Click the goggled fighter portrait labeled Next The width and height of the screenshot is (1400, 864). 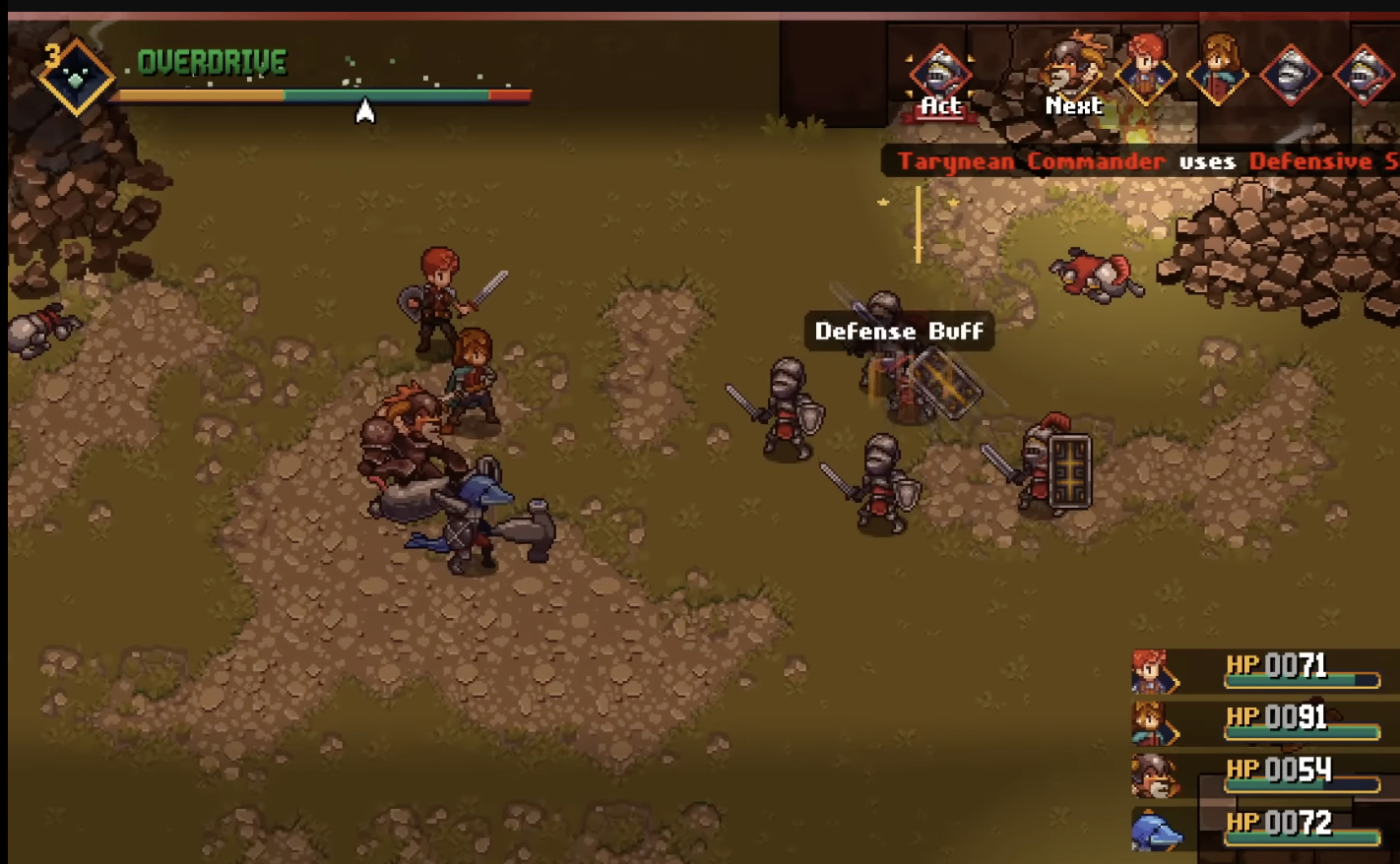click(x=1072, y=69)
